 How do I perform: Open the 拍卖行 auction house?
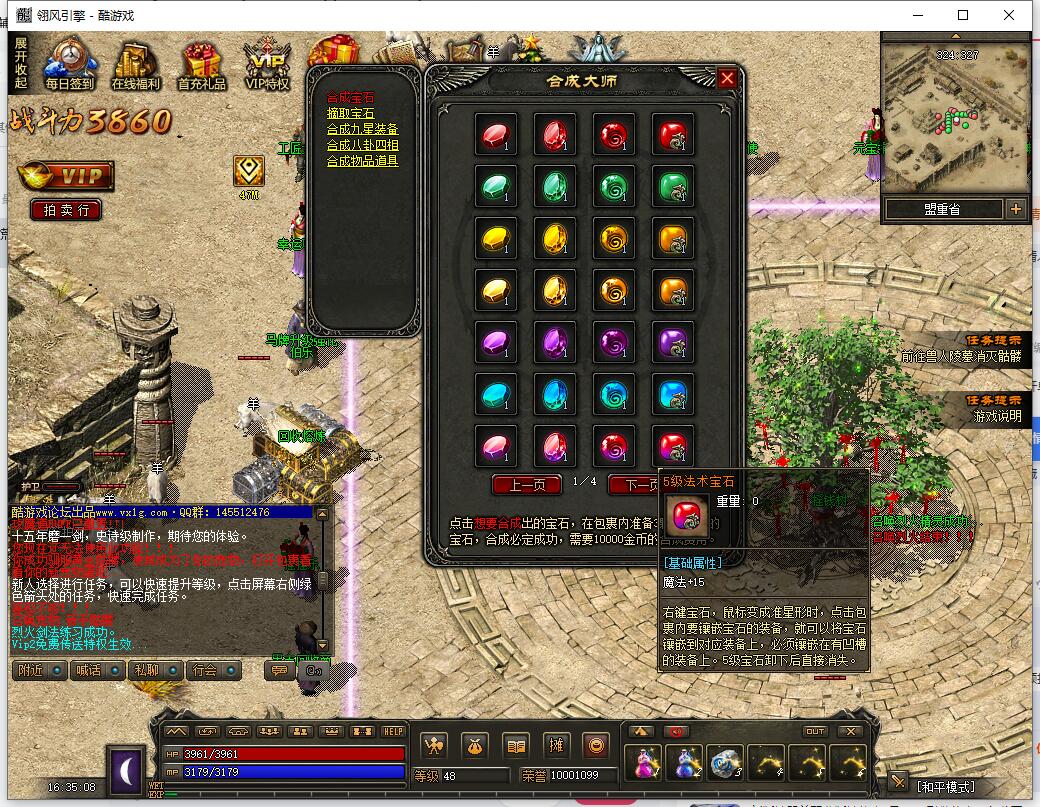click(x=66, y=210)
